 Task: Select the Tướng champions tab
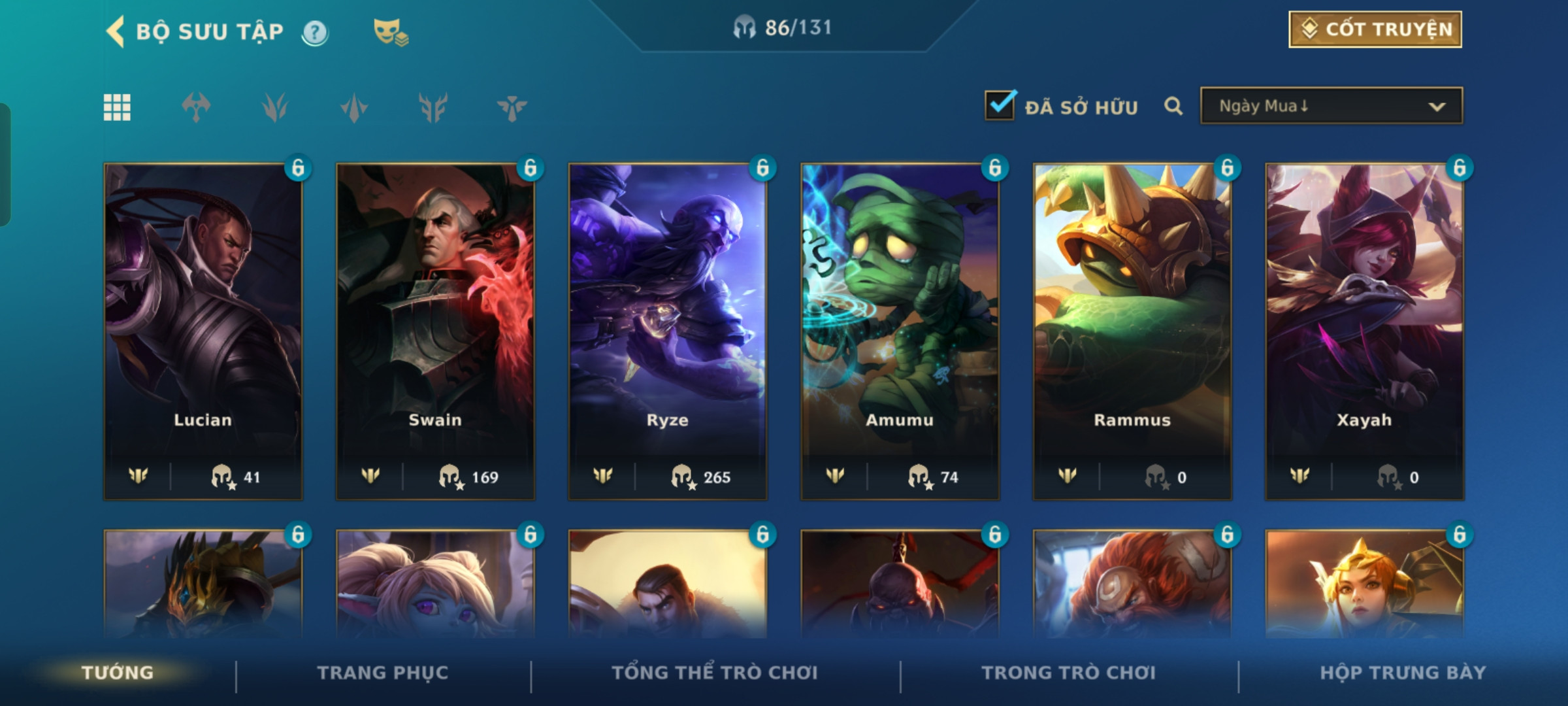click(118, 673)
